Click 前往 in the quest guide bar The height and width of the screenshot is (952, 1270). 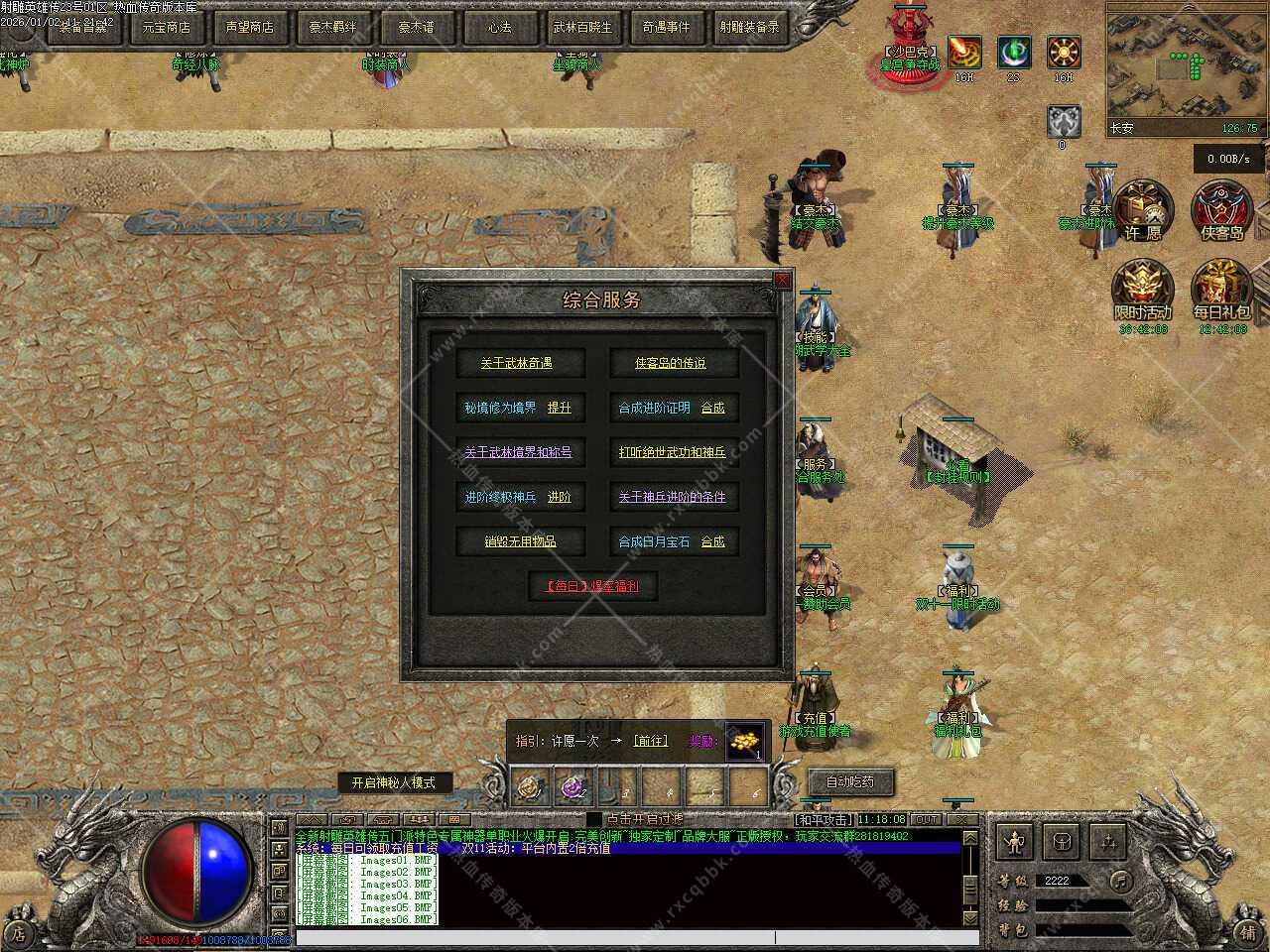[650, 741]
